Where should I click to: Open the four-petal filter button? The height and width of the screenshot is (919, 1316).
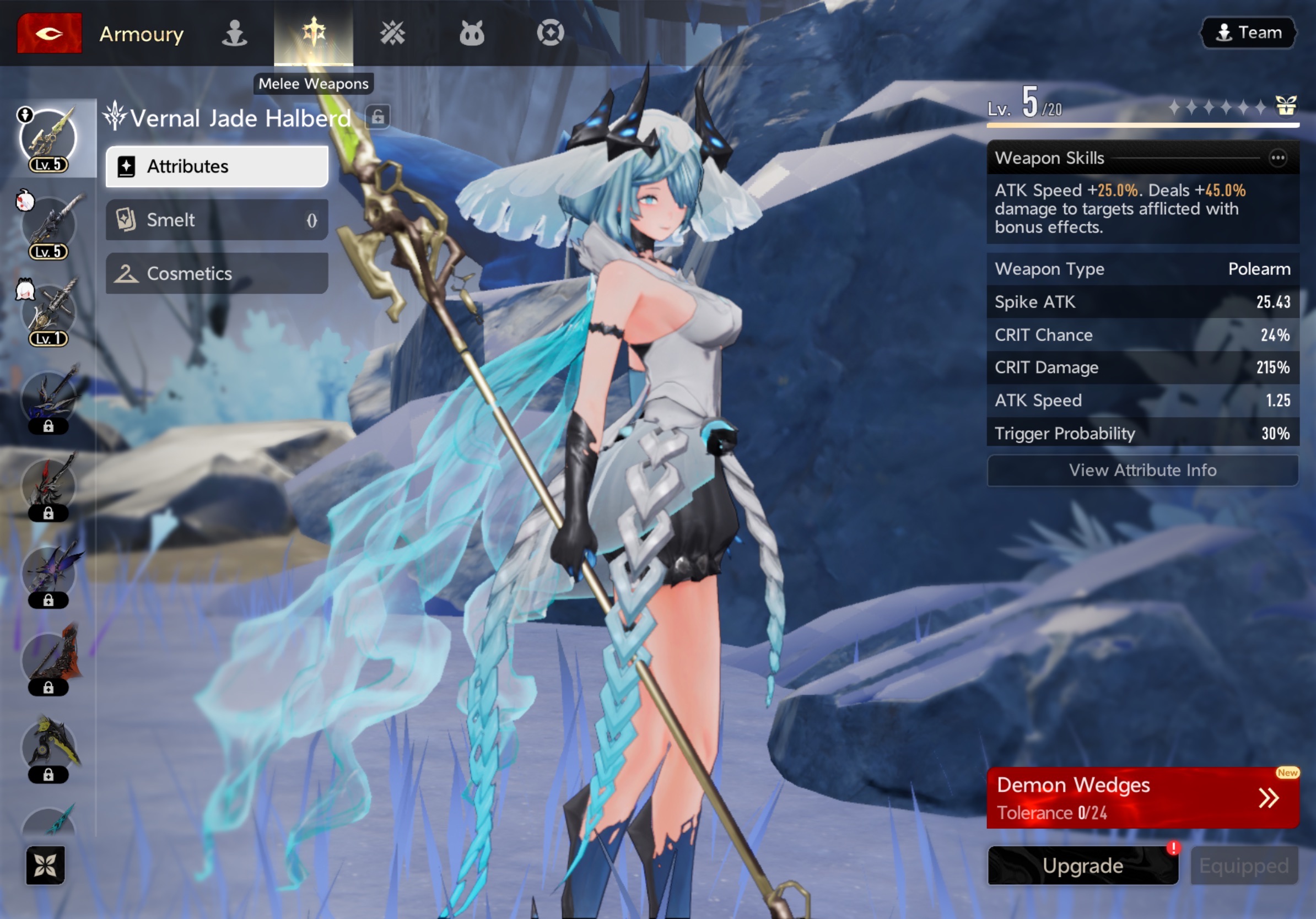[x=45, y=864]
